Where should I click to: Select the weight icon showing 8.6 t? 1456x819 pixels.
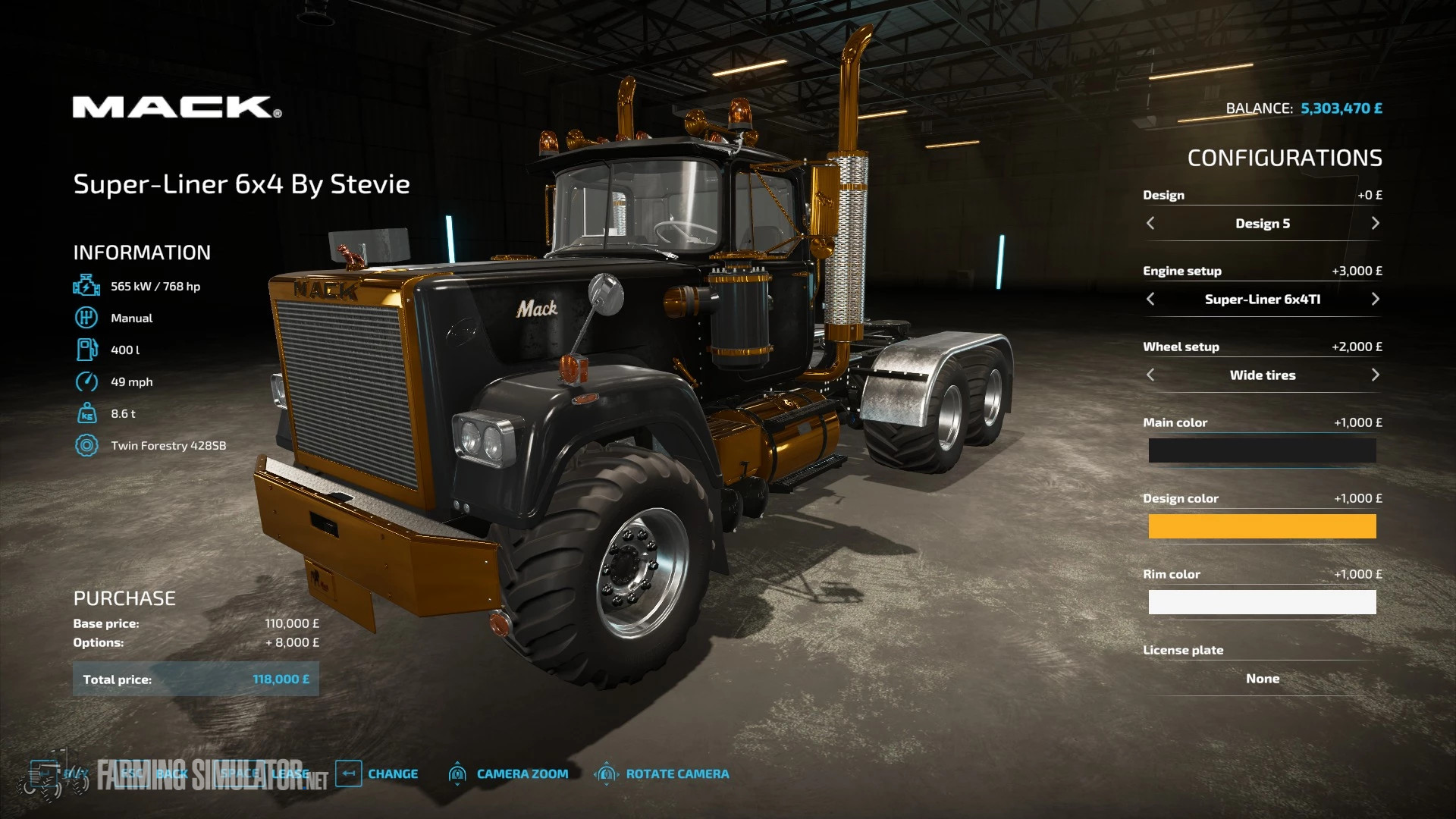coord(87,413)
